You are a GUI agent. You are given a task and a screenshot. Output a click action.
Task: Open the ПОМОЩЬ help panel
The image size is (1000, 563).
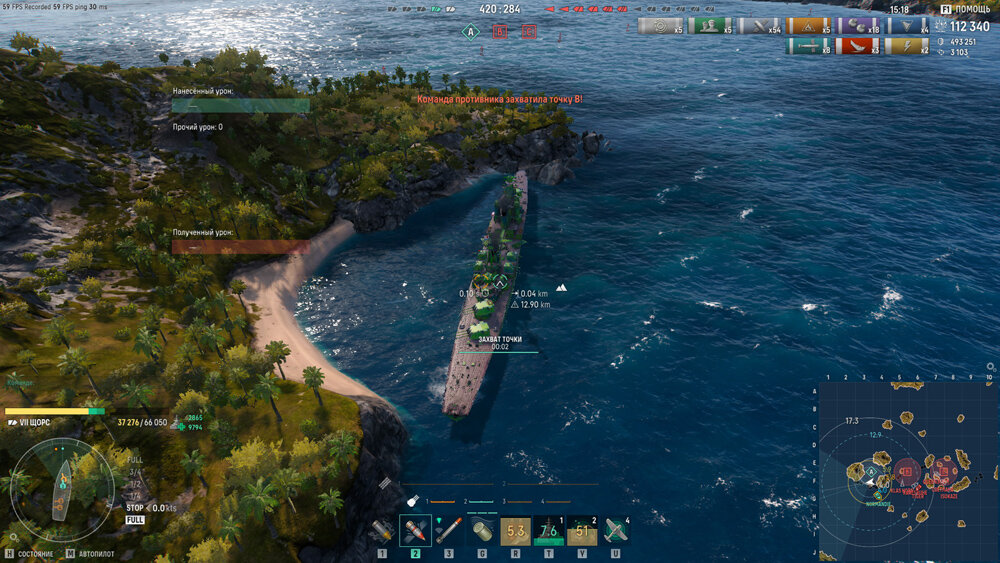click(964, 9)
